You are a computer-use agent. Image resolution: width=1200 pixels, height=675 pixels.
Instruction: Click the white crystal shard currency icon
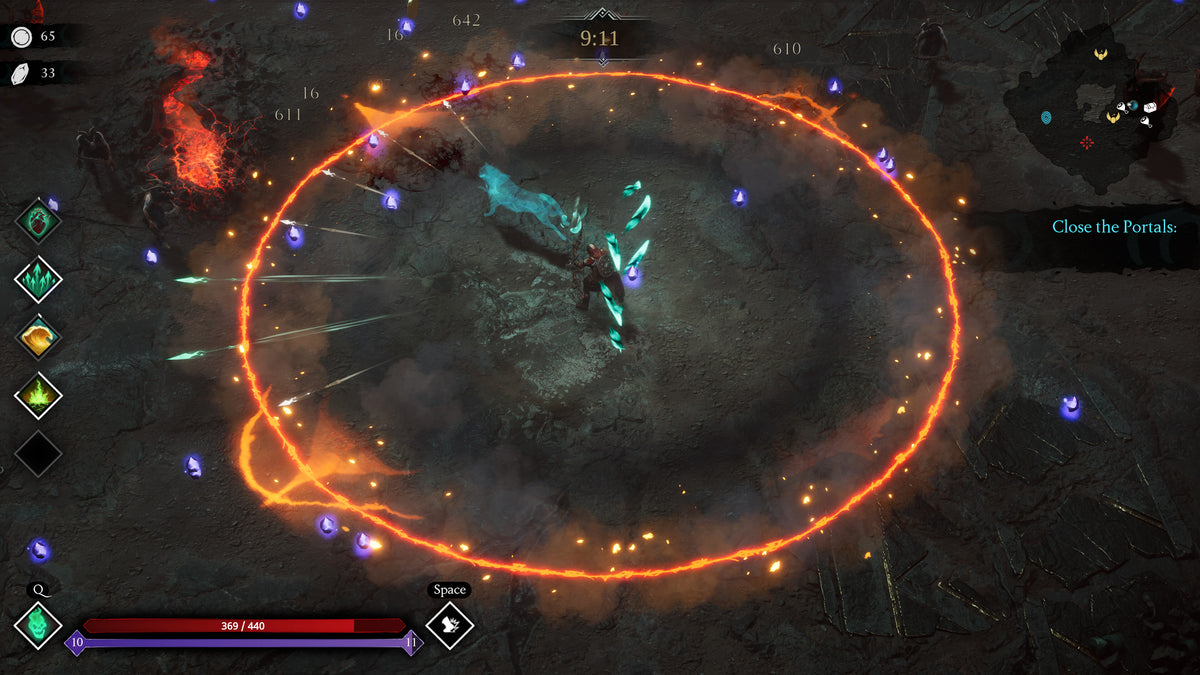21,73
